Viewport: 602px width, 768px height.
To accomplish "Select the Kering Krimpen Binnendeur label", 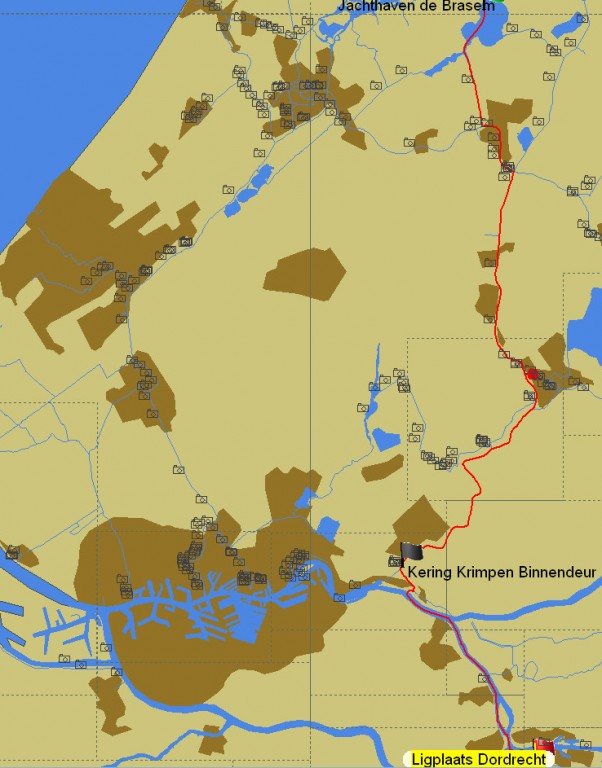I will pyautogui.click(x=502, y=573).
